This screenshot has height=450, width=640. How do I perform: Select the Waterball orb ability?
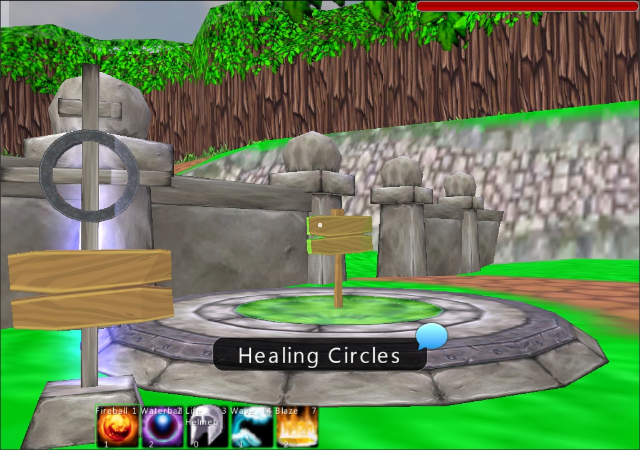(161, 430)
